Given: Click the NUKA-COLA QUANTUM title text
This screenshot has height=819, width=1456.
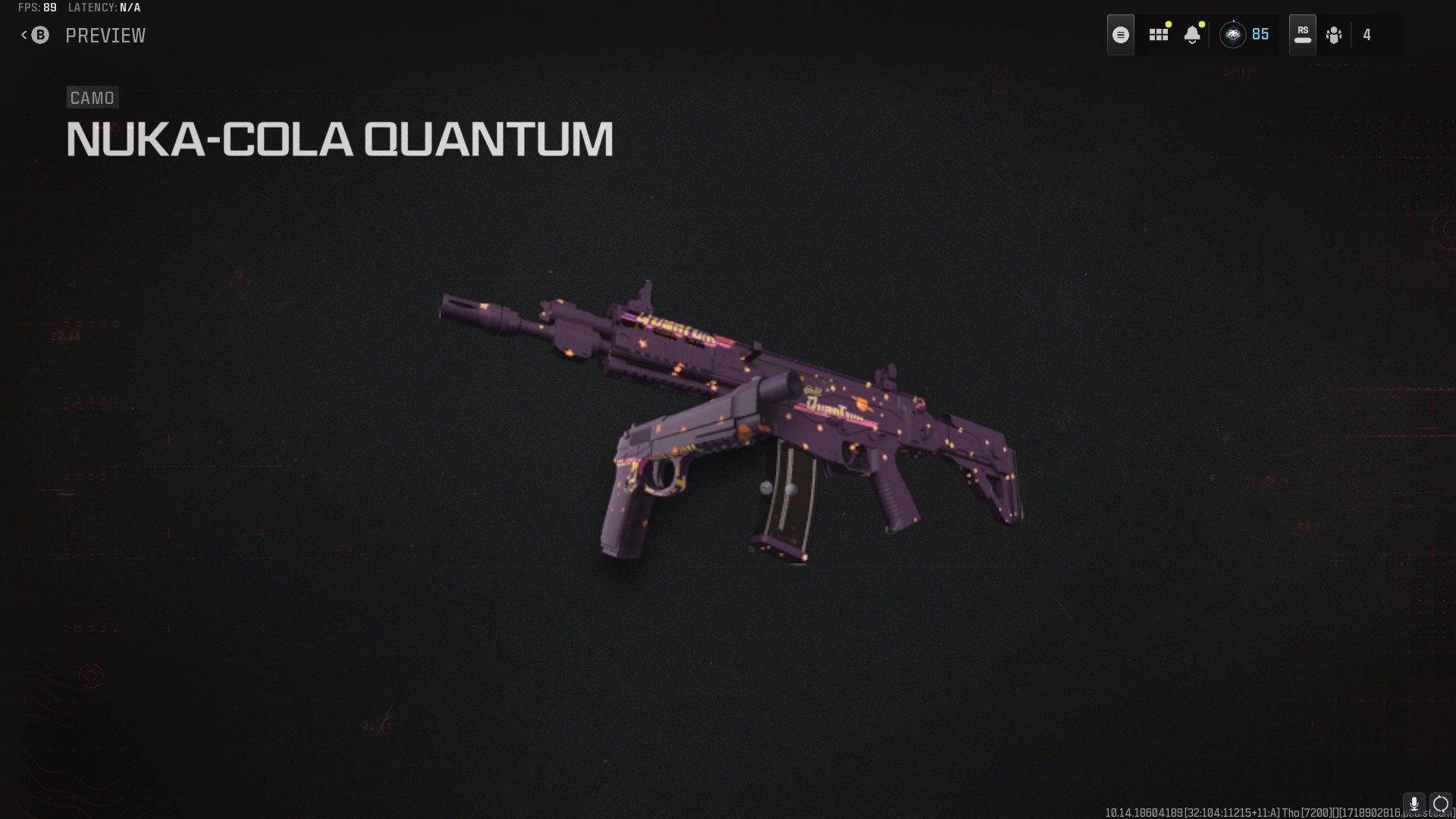Looking at the screenshot, I should (x=339, y=138).
